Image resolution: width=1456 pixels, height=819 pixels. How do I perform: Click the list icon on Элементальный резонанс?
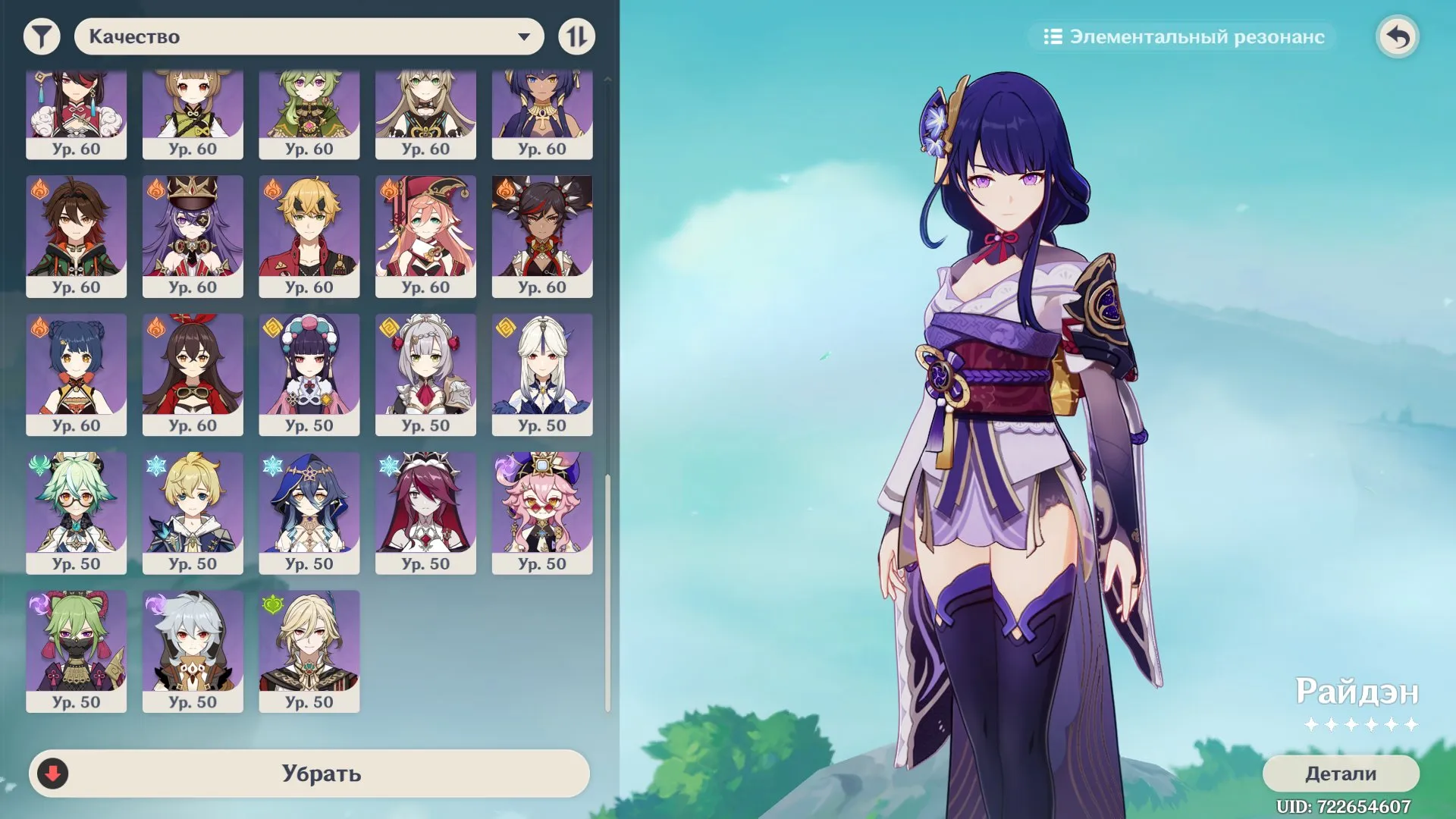(x=1053, y=36)
